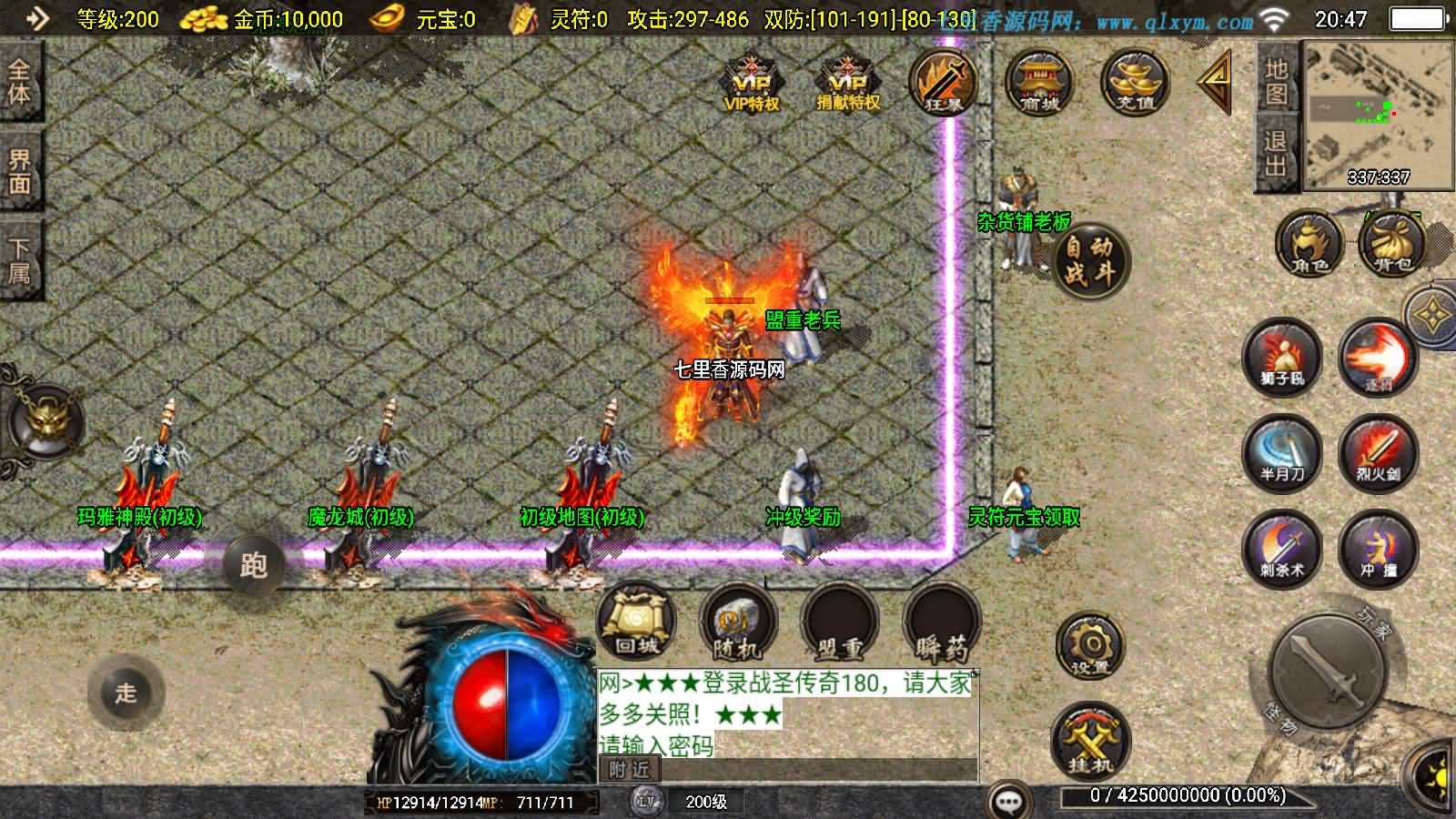Image resolution: width=1456 pixels, height=819 pixels.
Task: Select the 附近 nearby chat tab
Action: (x=630, y=770)
